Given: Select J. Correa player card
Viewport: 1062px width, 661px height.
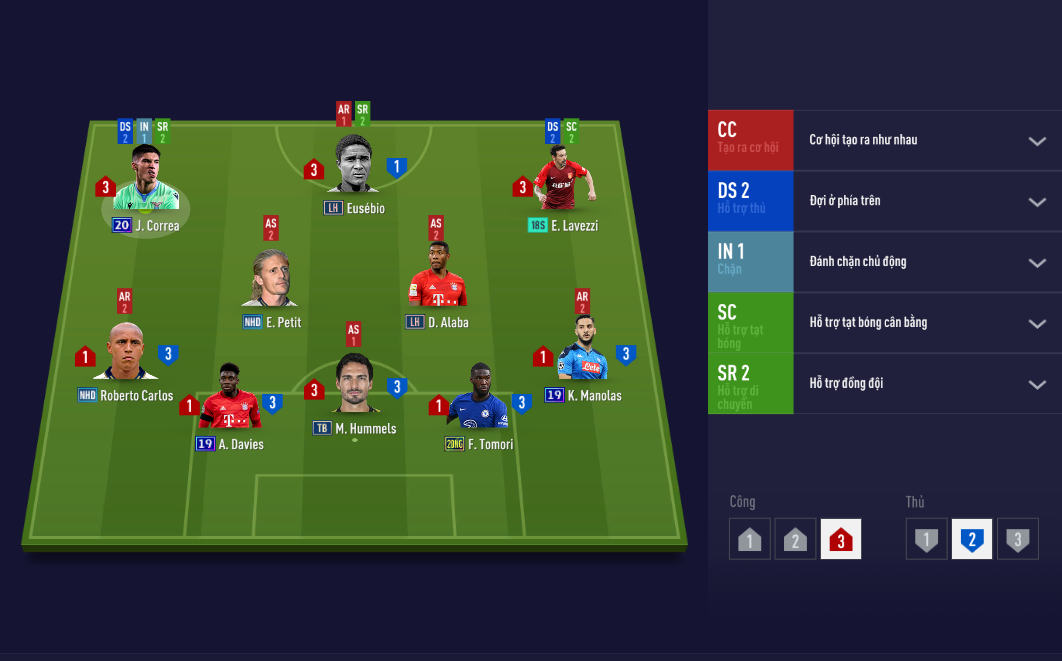Looking at the screenshot, I should tap(146, 183).
